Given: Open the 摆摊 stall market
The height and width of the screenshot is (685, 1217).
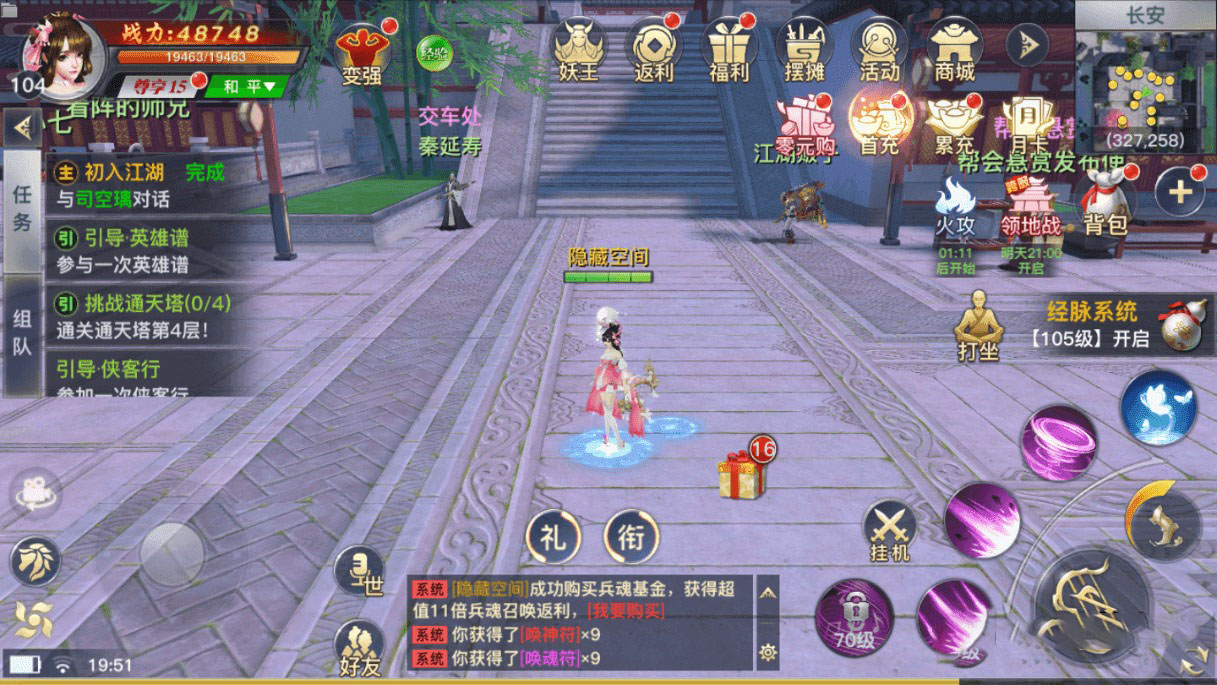Looking at the screenshot, I should tap(804, 50).
